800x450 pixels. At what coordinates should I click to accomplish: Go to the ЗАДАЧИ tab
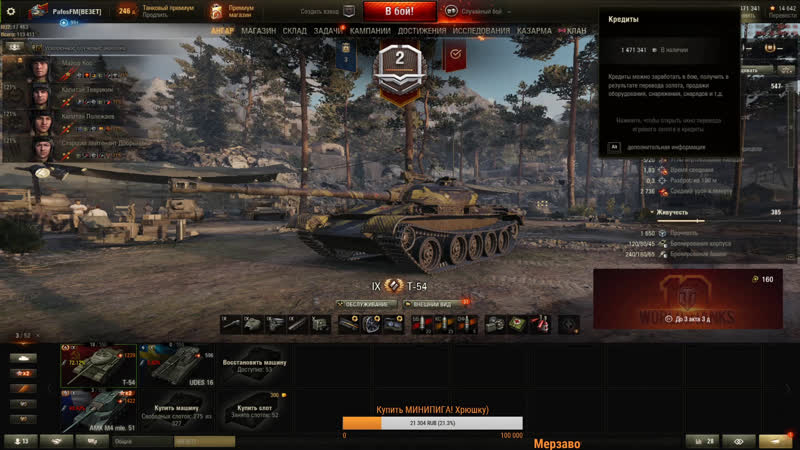328,31
